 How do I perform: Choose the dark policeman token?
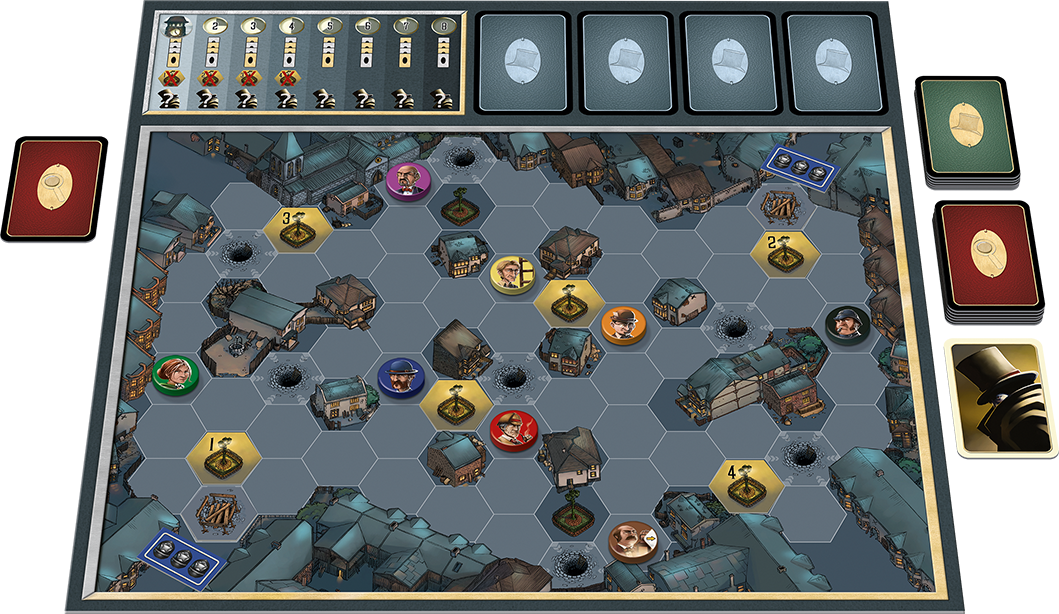coord(848,323)
